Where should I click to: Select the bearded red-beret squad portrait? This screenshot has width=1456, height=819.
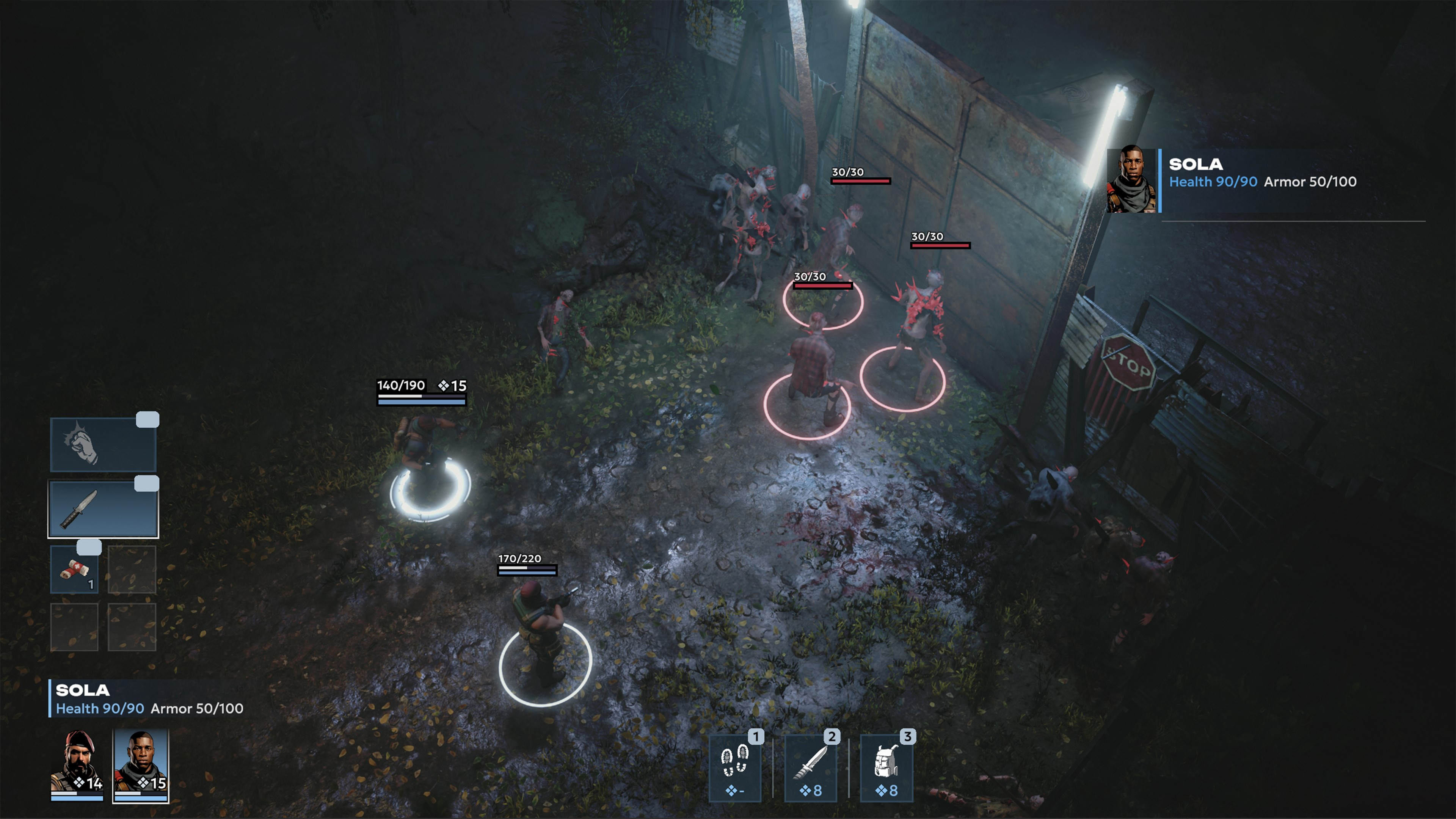[x=77, y=764]
